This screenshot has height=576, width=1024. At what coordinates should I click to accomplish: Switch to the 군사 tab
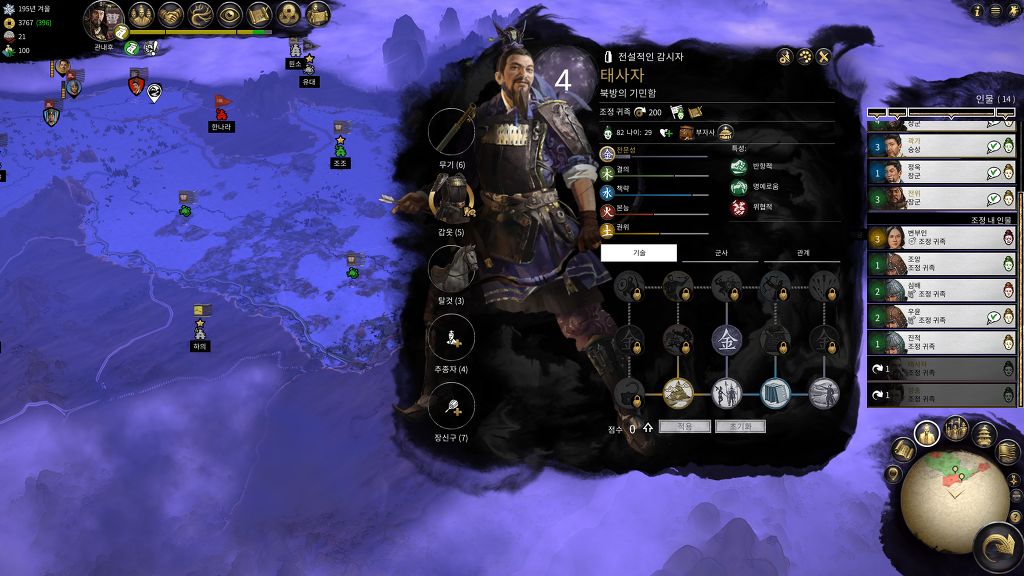(721, 253)
